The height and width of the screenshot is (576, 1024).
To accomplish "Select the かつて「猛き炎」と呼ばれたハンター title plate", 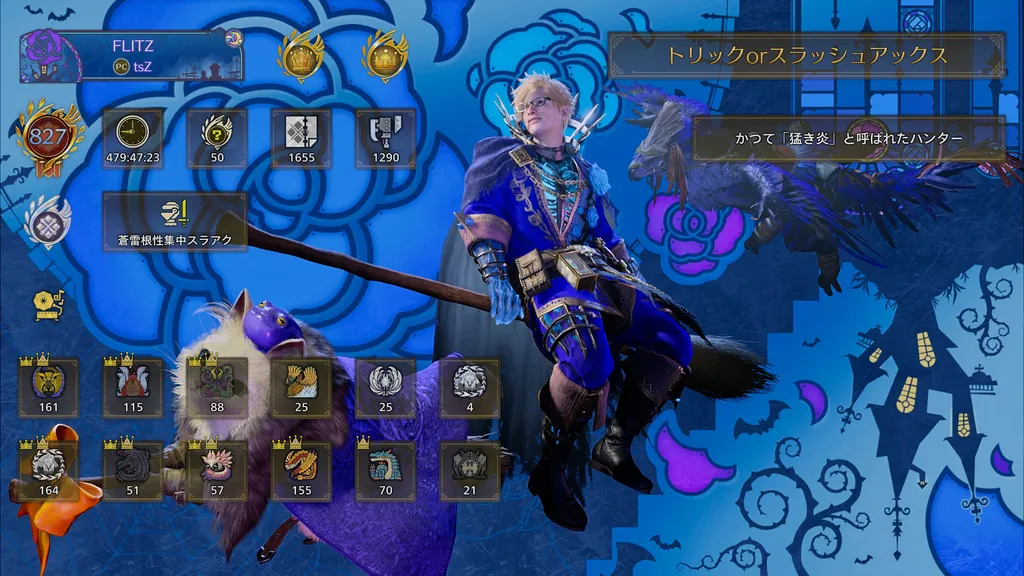I will [x=849, y=139].
